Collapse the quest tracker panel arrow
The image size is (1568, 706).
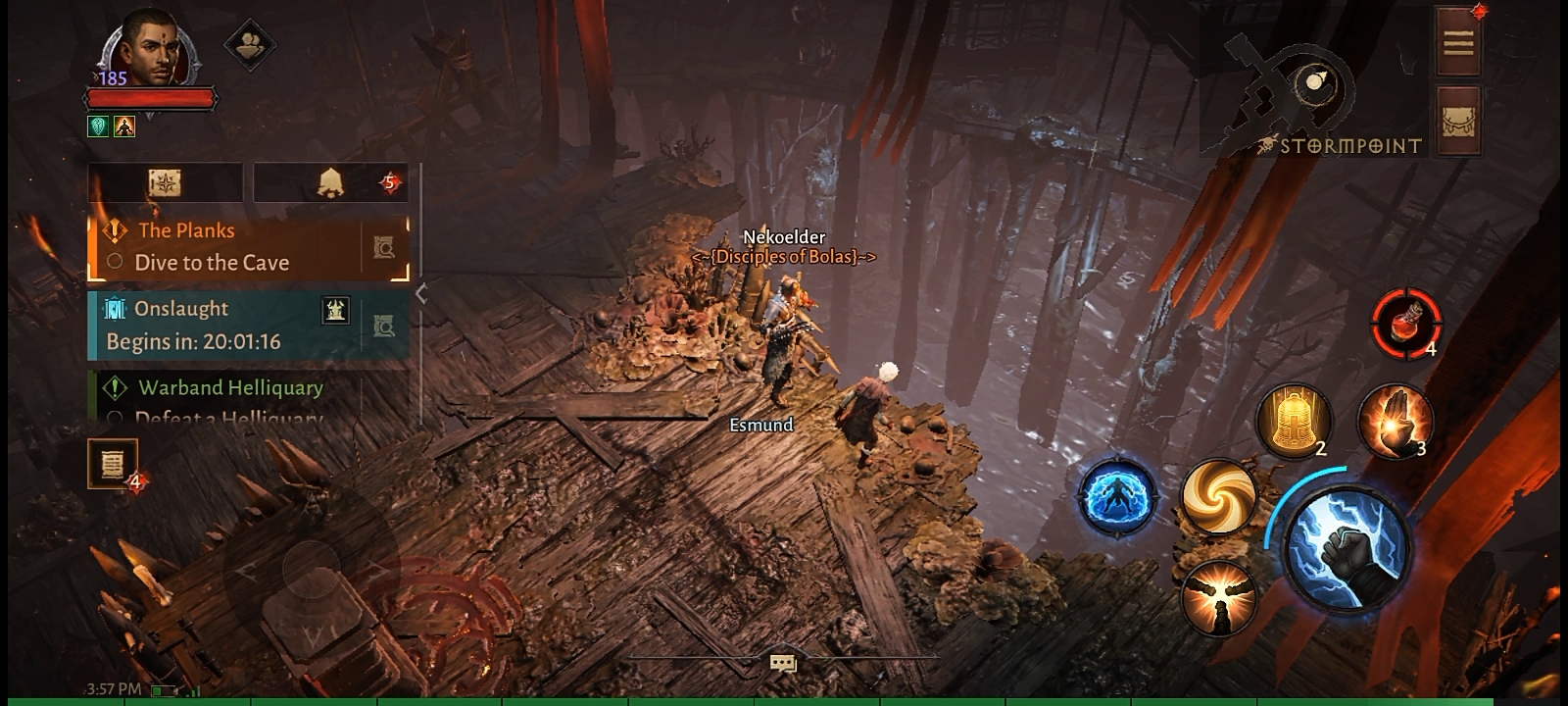pos(421,293)
